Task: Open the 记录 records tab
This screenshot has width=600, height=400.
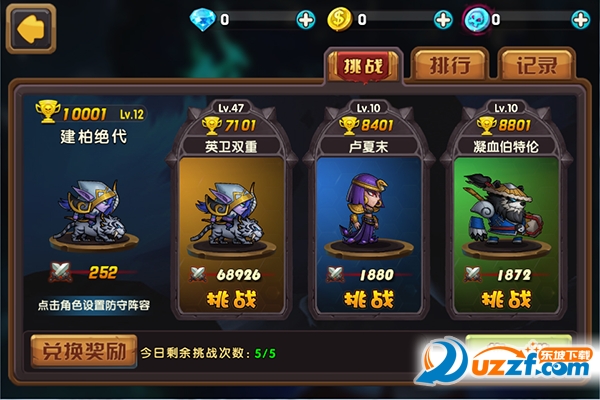Action: [536, 66]
